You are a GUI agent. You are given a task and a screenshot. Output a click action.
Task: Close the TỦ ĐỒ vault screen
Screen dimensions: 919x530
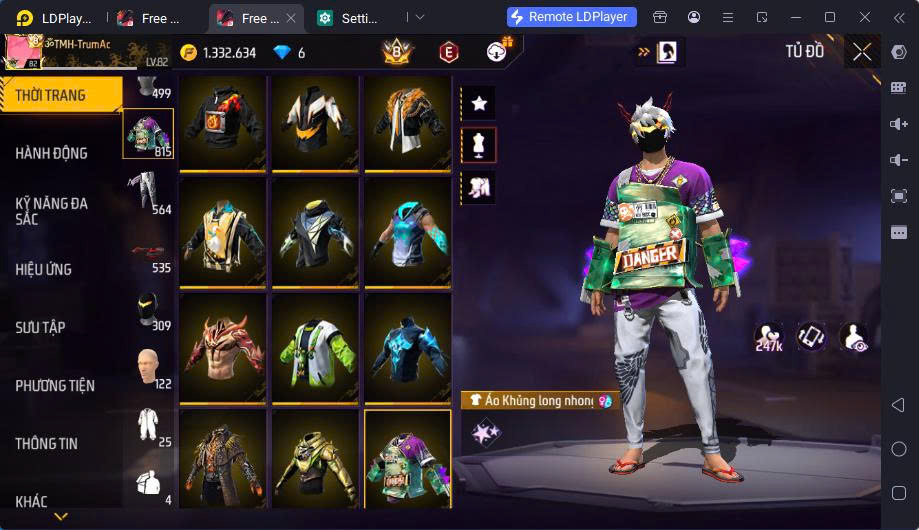[x=861, y=52]
